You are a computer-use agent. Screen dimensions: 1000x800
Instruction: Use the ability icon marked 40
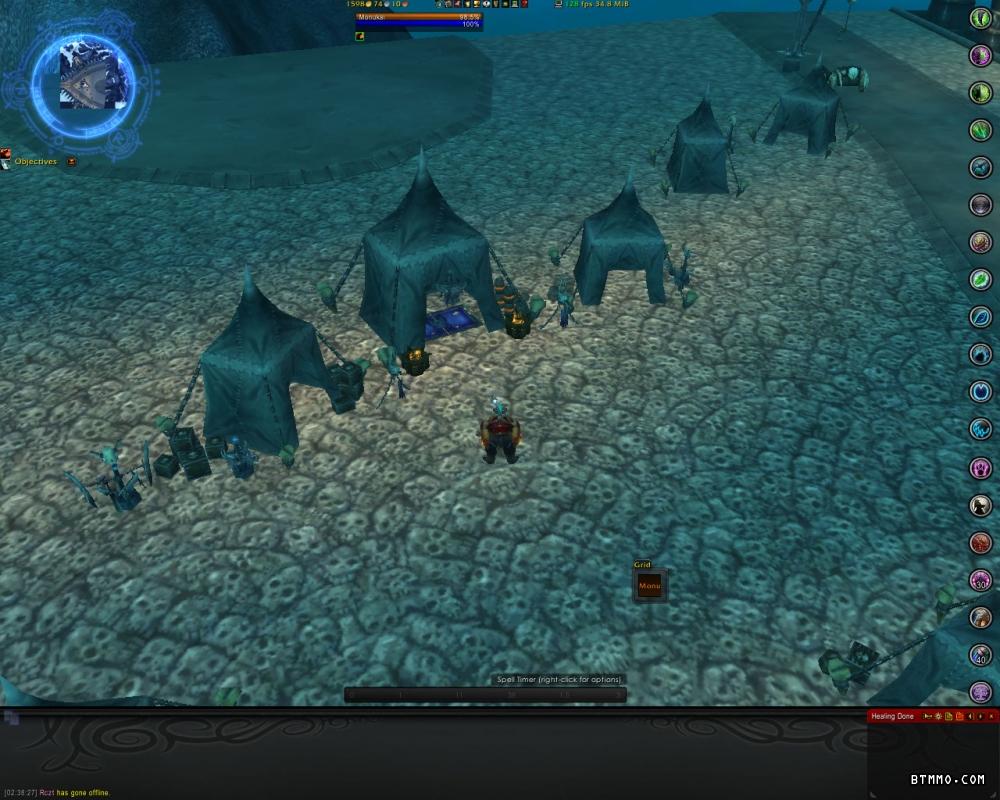click(x=981, y=655)
